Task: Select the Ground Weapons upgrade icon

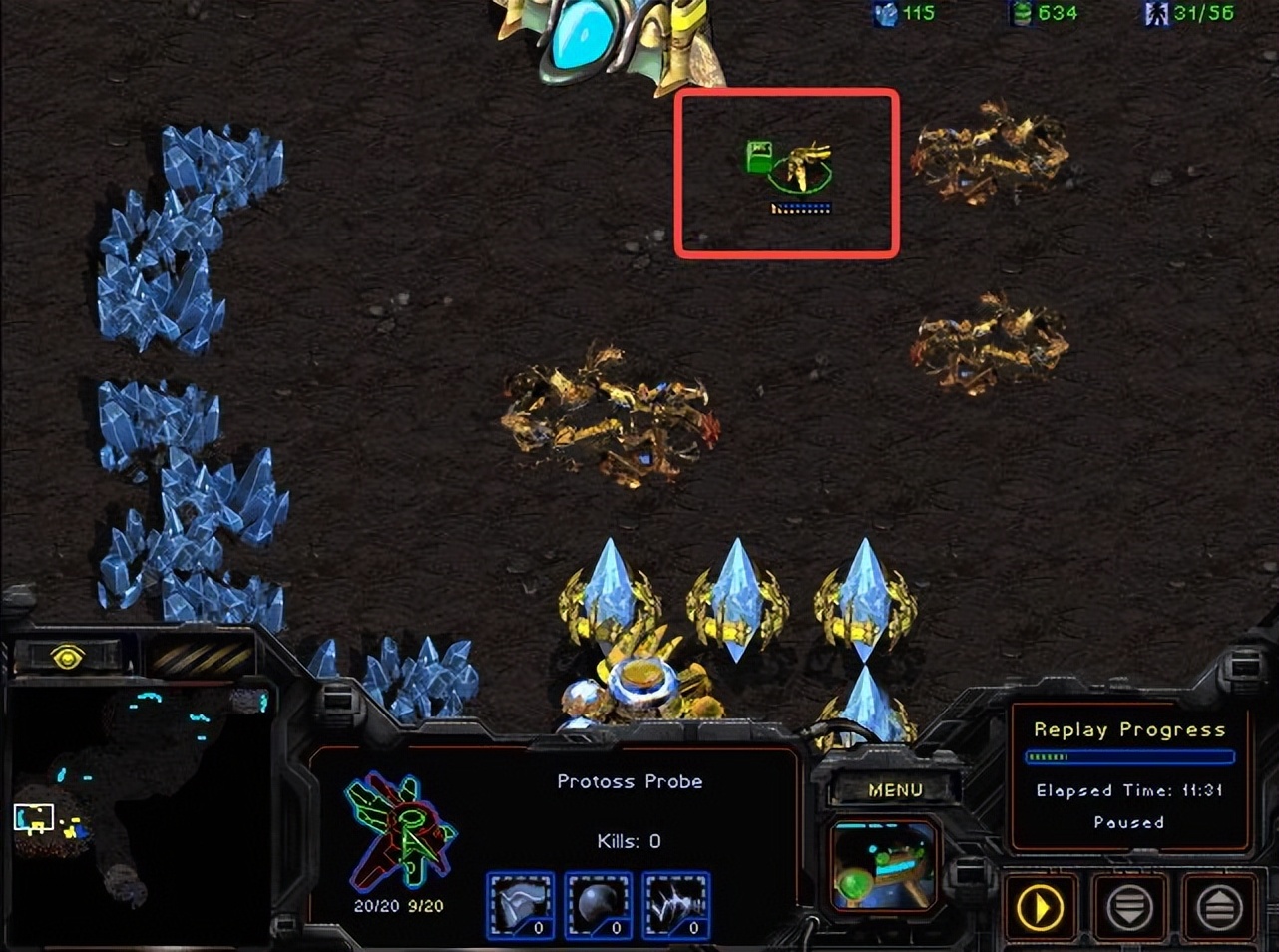Action: tap(676, 905)
